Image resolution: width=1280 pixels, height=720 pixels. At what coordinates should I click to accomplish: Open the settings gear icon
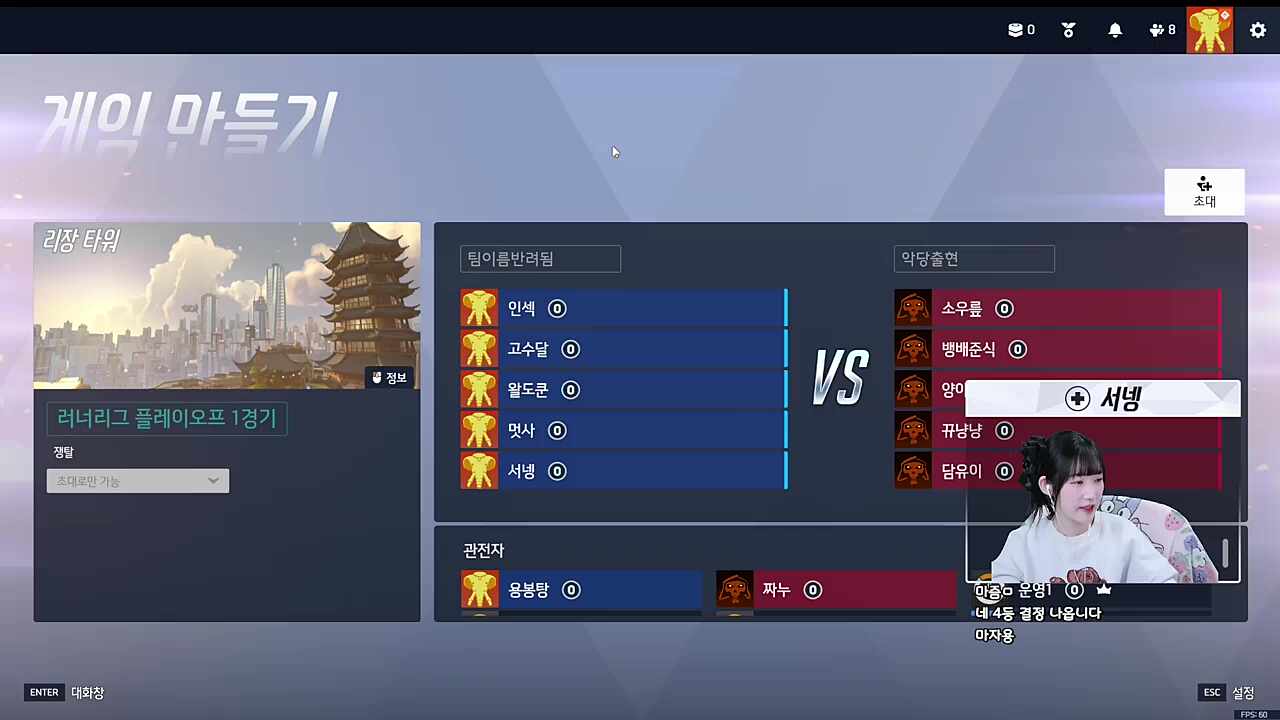1258,30
